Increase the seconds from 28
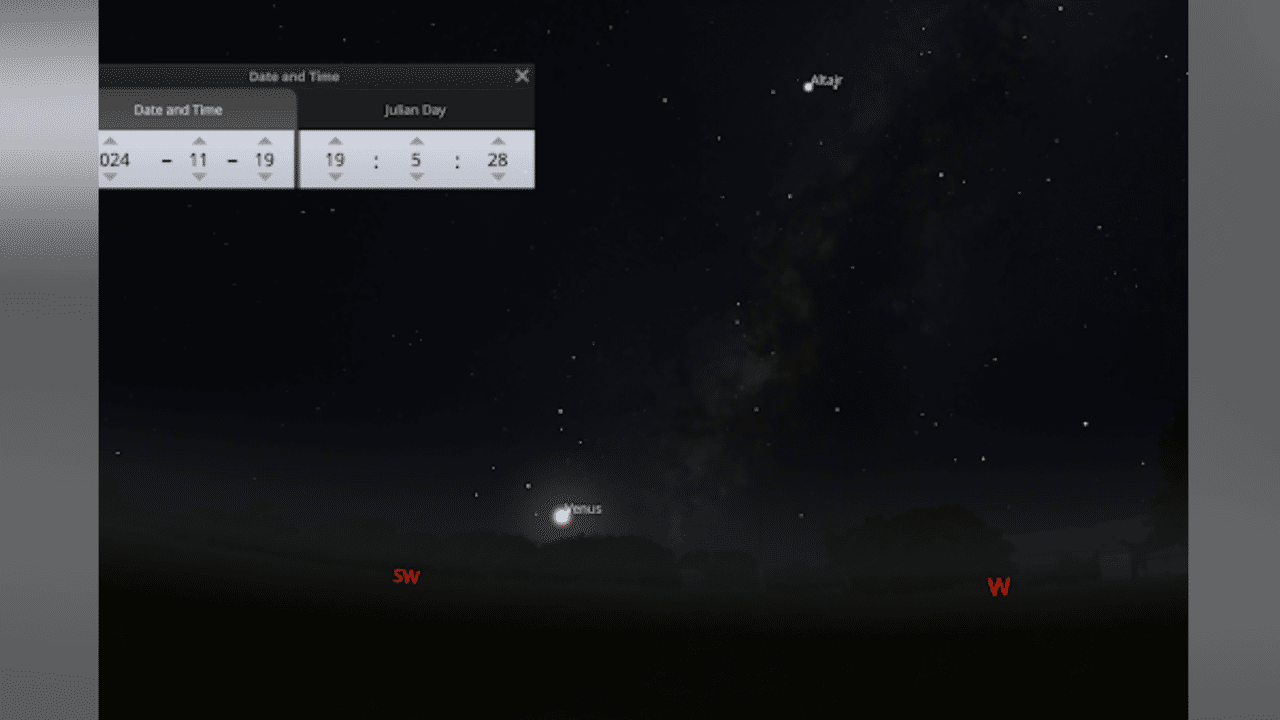This screenshot has width=1280, height=720. coord(497,140)
